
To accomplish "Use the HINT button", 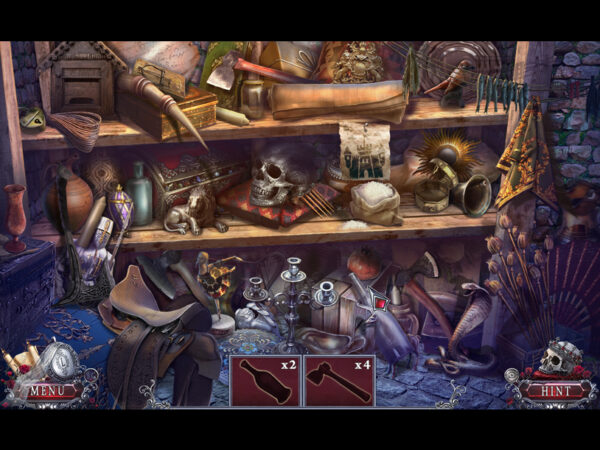I will pyautogui.click(x=548, y=390).
